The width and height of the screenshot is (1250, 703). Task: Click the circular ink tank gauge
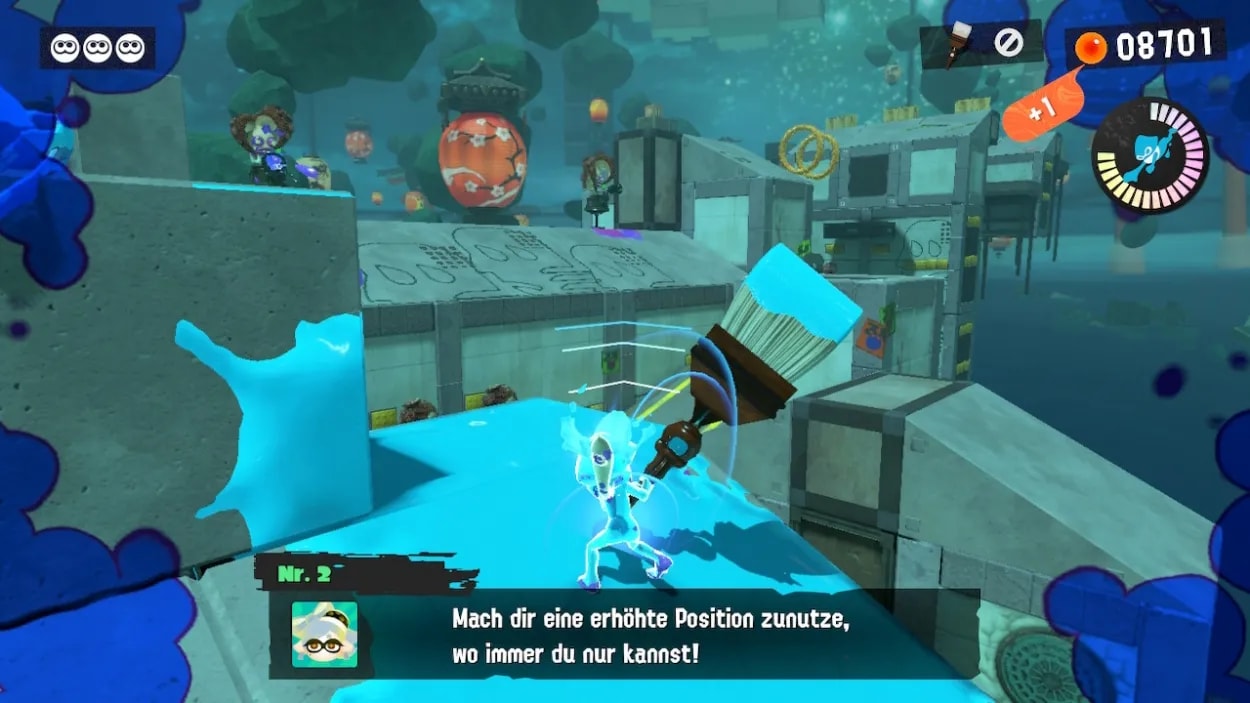[x=1150, y=156]
